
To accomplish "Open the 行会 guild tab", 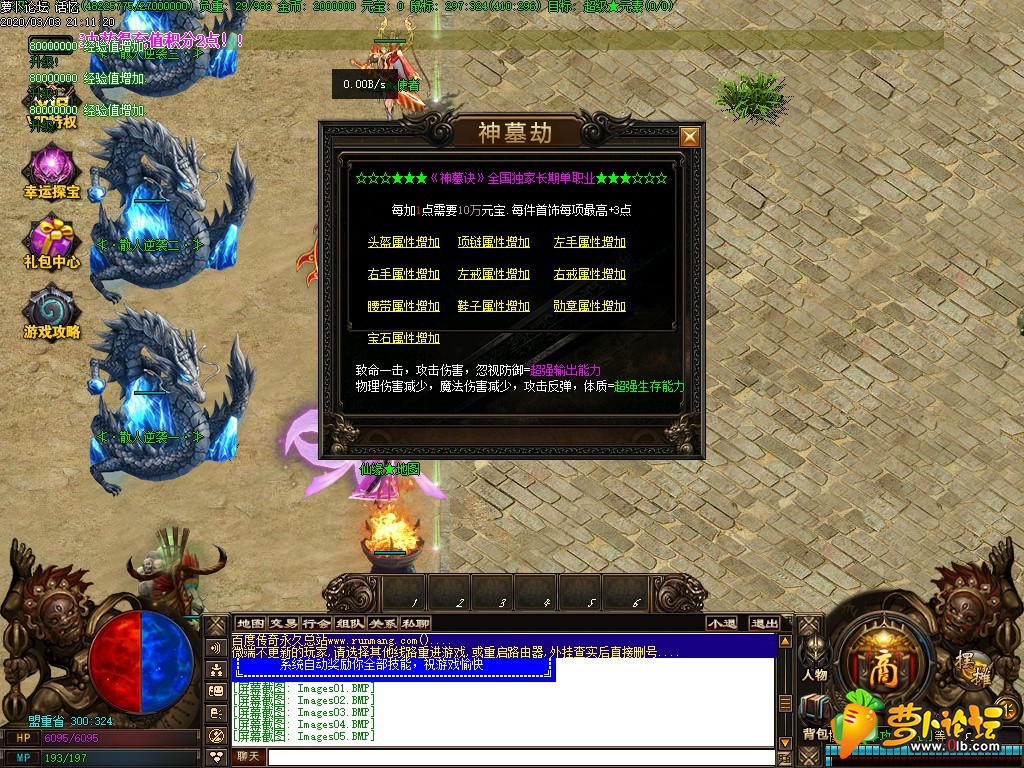I will pyautogui.click(x=316, y=623).
